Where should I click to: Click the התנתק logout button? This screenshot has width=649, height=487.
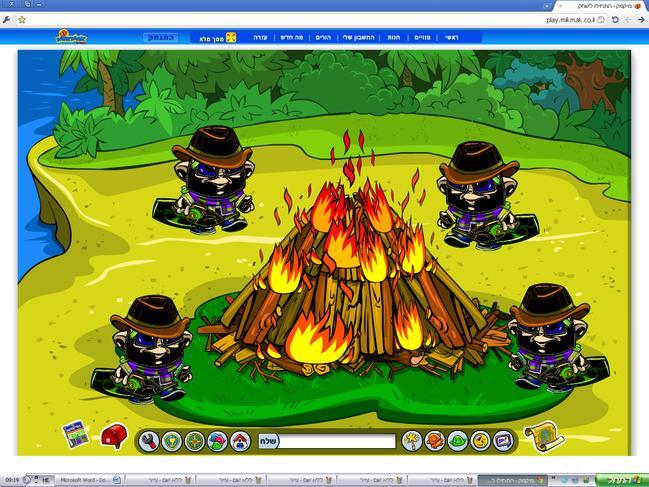click(162, 37)
